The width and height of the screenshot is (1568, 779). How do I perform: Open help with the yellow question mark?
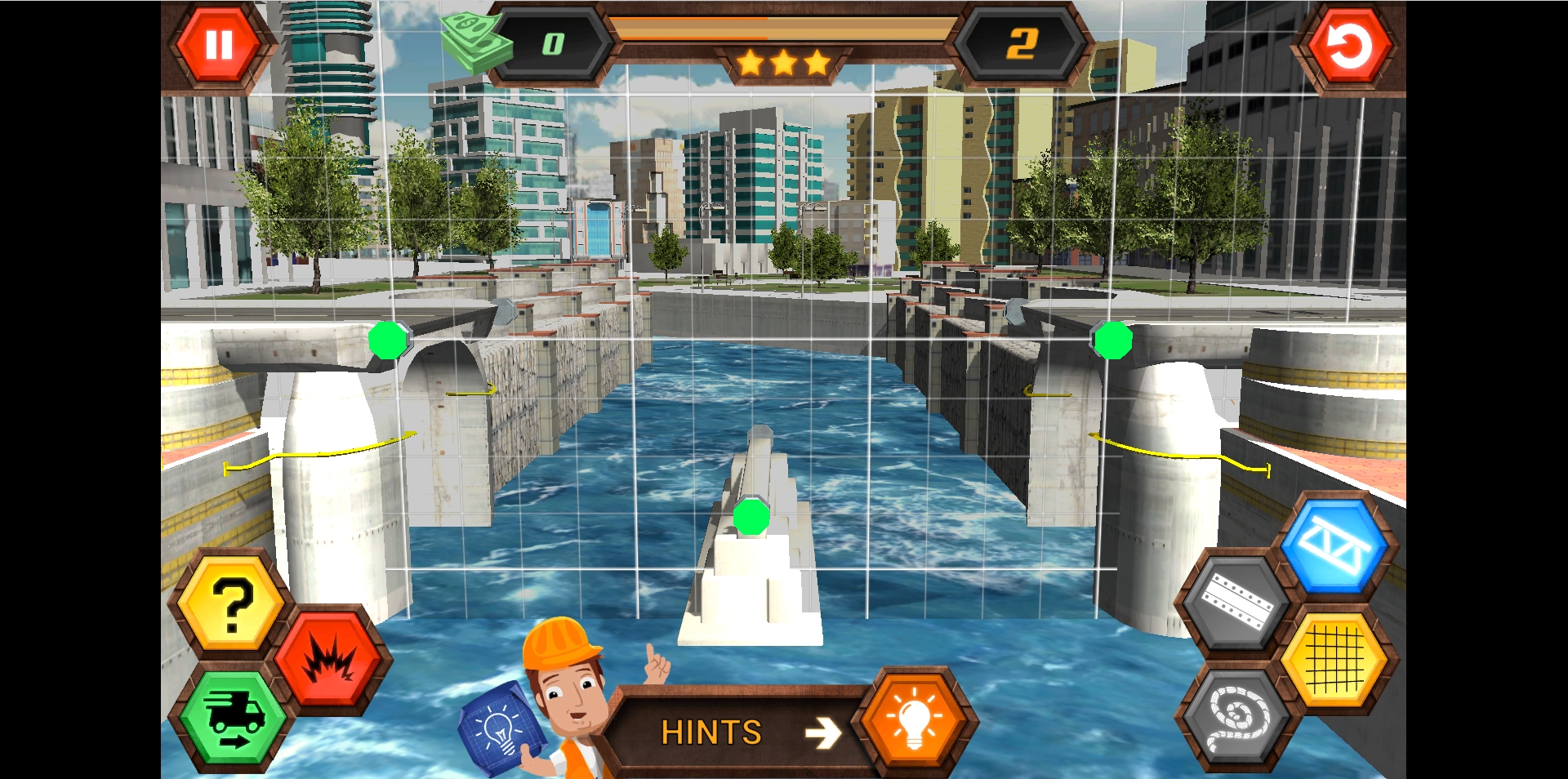(x=232, y=605)
